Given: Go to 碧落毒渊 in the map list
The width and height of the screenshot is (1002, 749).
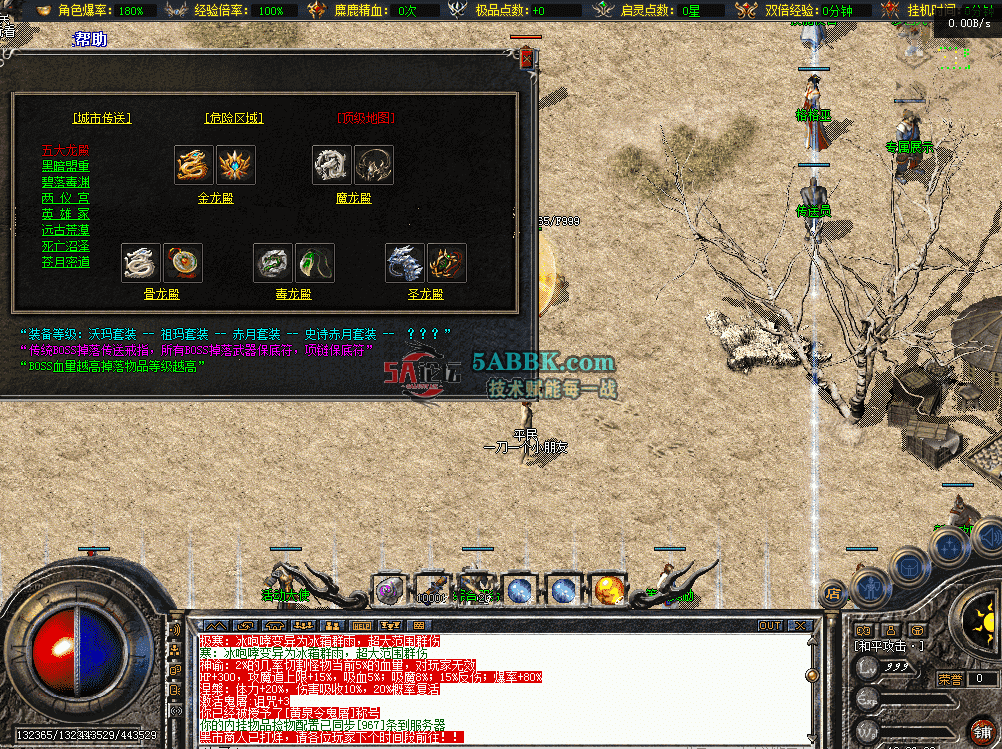Looking at the screenshot, I should pos(65,183).
